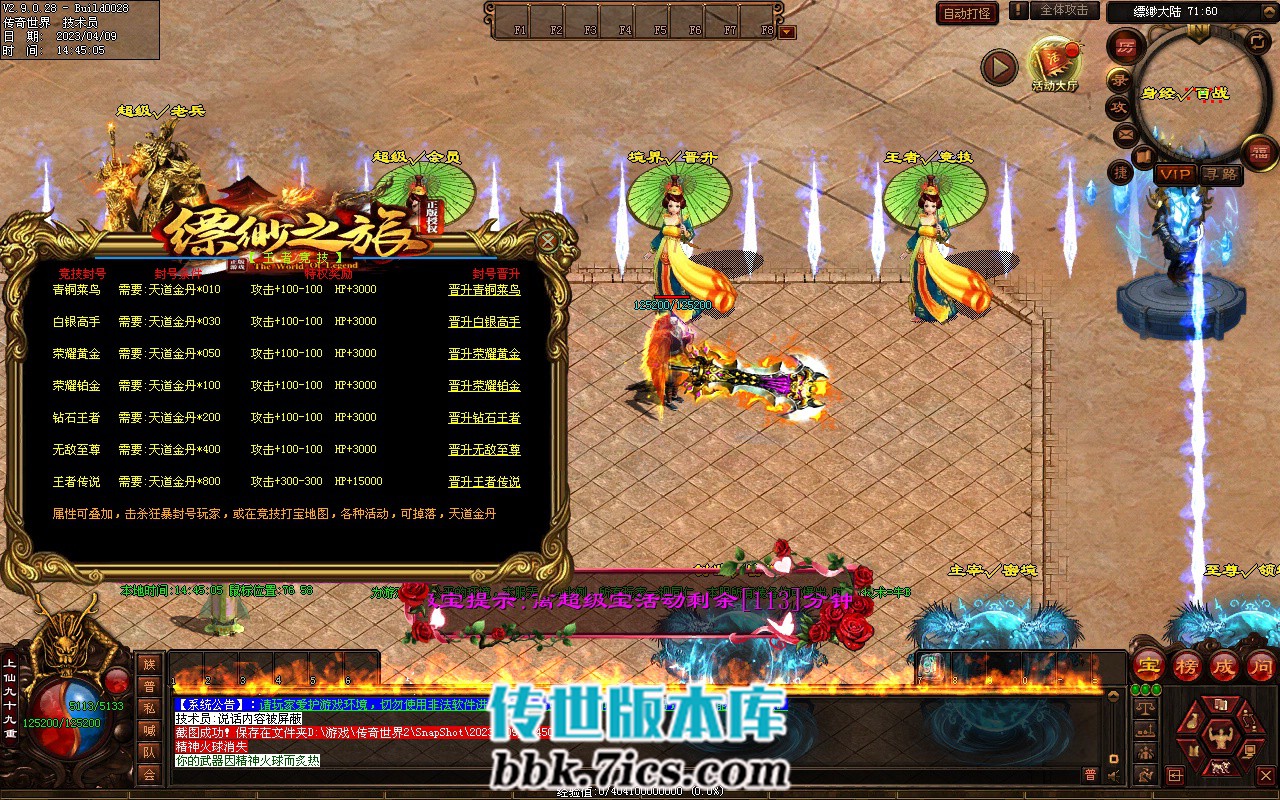Activate the 全体攻击 attack mode button
This screenshot has width=1280, height=800.
[x=1063, y=10]
